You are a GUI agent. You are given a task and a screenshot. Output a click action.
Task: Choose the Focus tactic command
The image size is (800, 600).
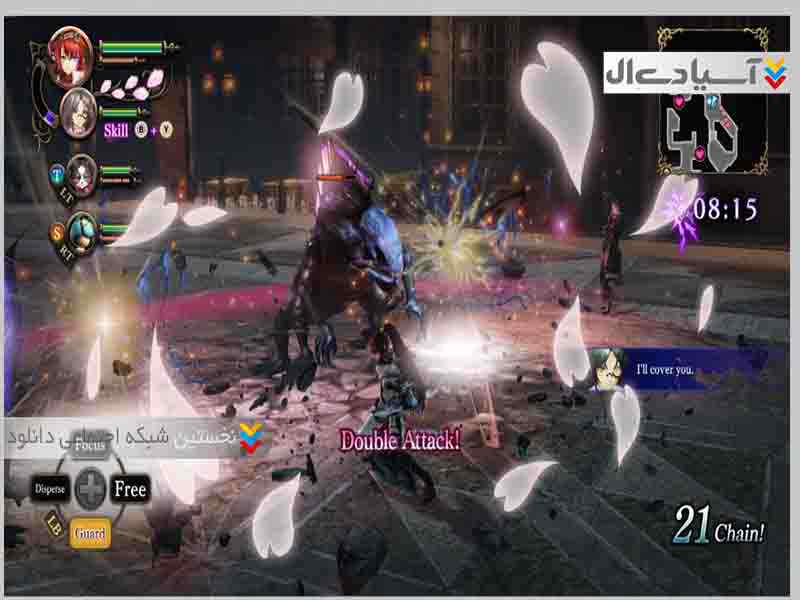[x=90, y=443]
